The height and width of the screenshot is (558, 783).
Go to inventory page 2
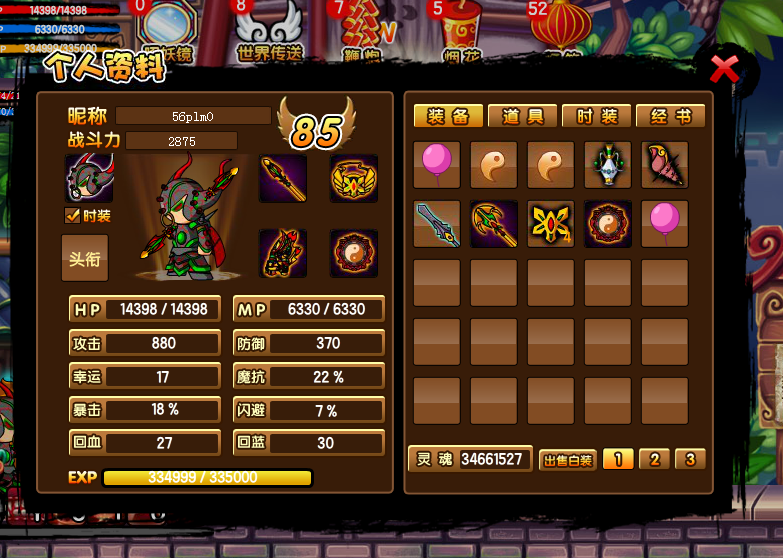[654, 460]
